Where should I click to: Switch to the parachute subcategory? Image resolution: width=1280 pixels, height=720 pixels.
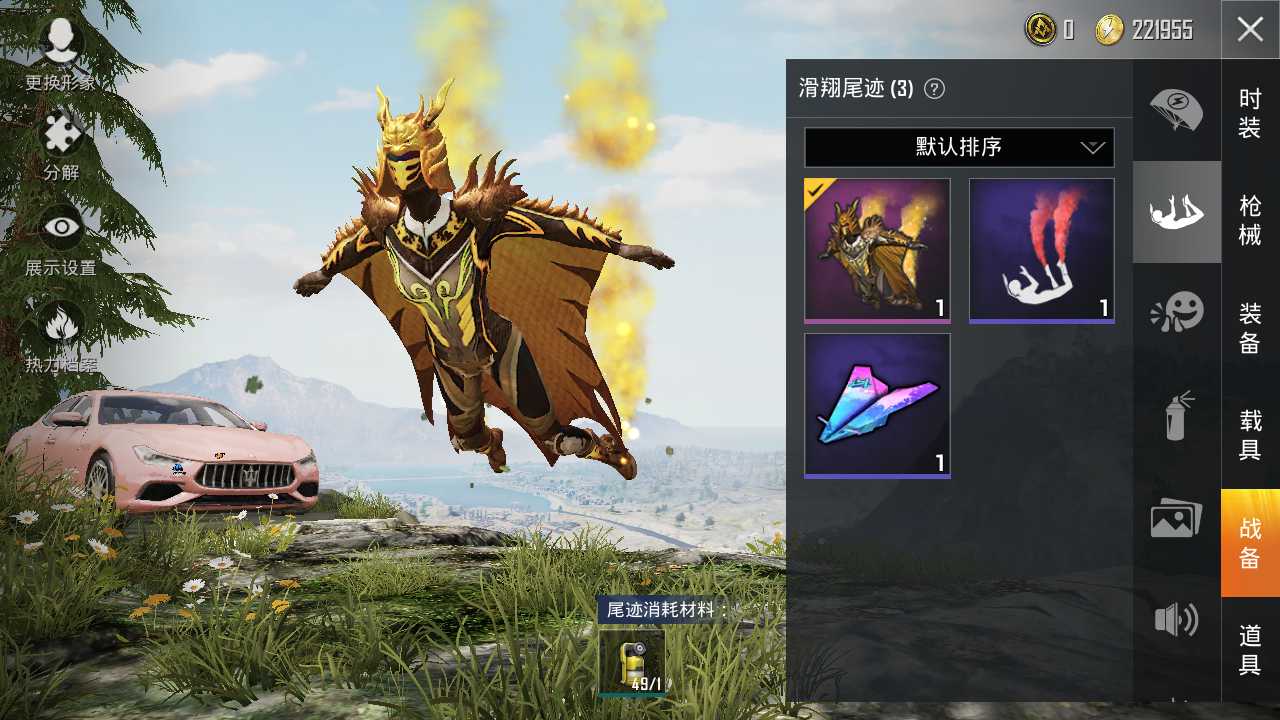pyautogui.click(x=1176, y=109)
